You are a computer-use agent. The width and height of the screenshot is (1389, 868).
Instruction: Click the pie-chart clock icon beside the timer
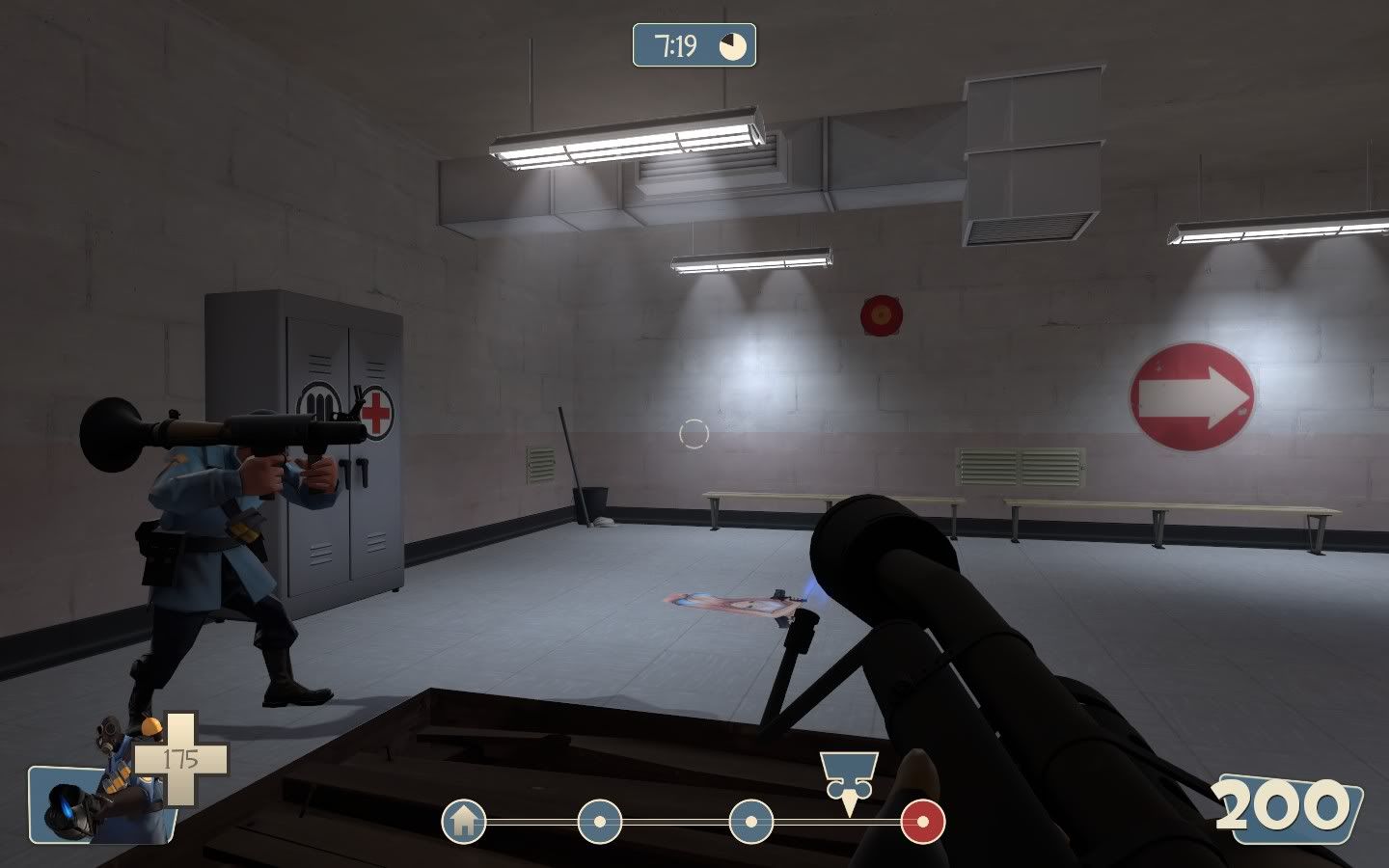point(731,43)
